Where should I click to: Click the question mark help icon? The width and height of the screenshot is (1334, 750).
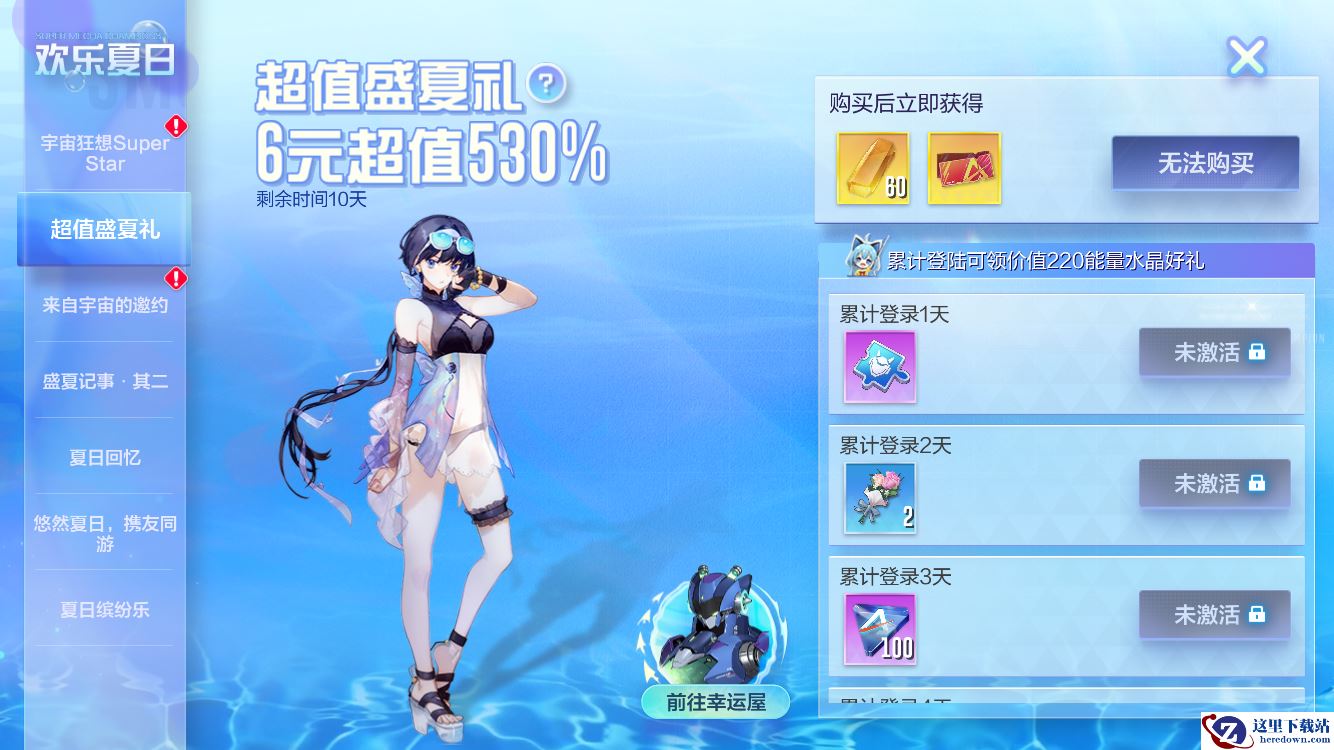(x=545, y=83)
